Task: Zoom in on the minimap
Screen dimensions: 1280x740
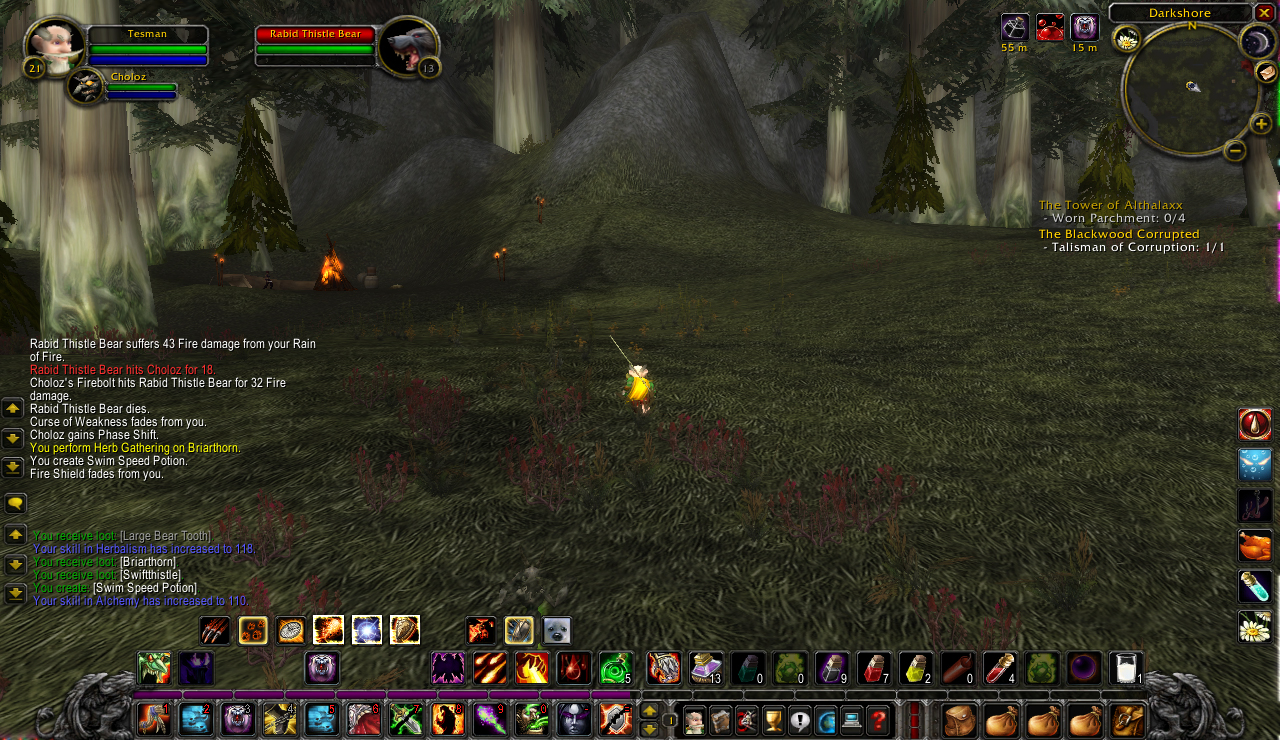Action: (1260, 124)
